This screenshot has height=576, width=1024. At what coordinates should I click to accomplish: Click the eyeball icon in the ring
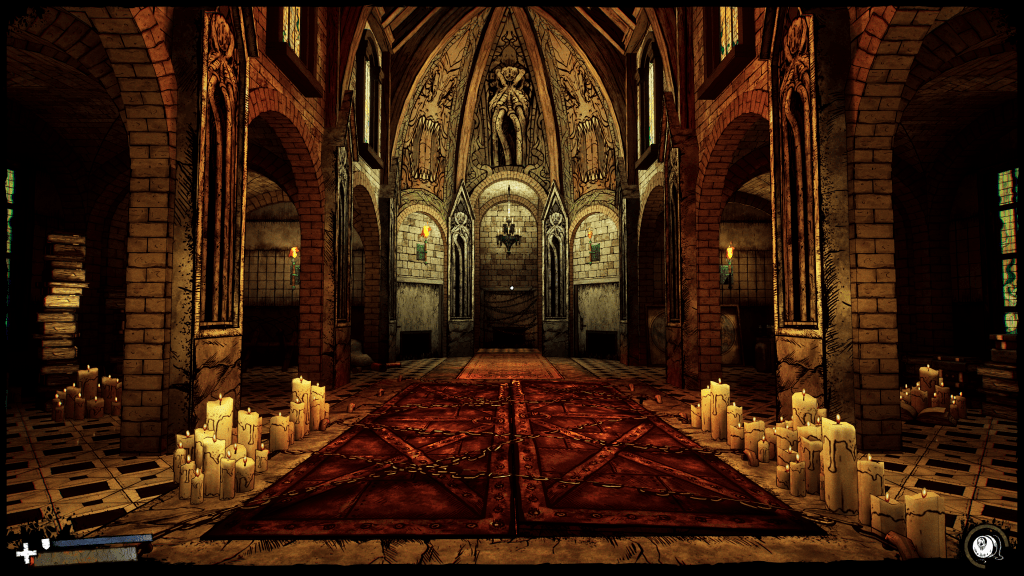click(x=984, y=545)
